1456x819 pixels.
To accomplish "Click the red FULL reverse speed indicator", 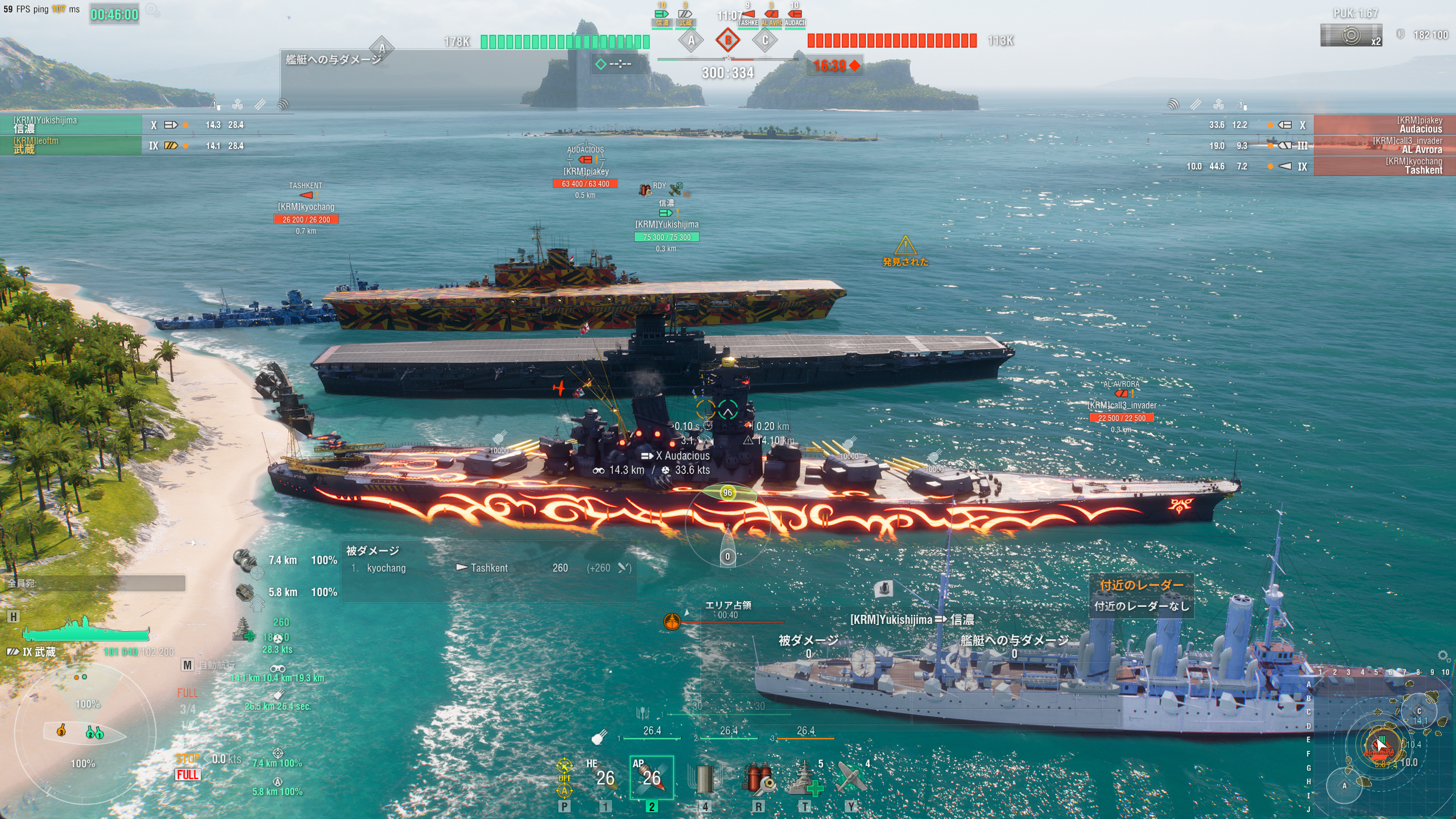I will 188,775.
